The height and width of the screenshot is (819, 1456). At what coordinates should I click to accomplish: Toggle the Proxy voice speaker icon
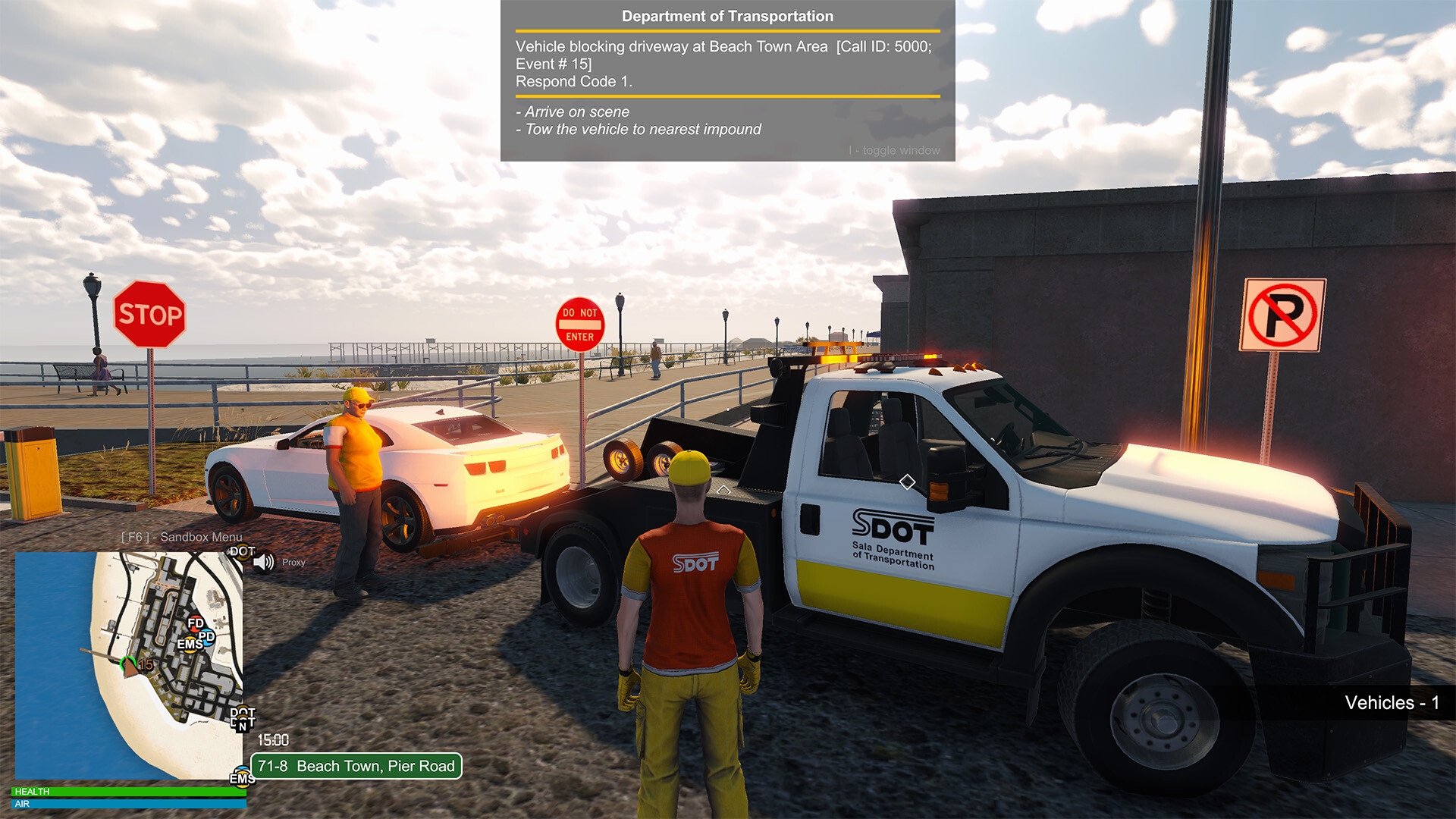(263, 563)
